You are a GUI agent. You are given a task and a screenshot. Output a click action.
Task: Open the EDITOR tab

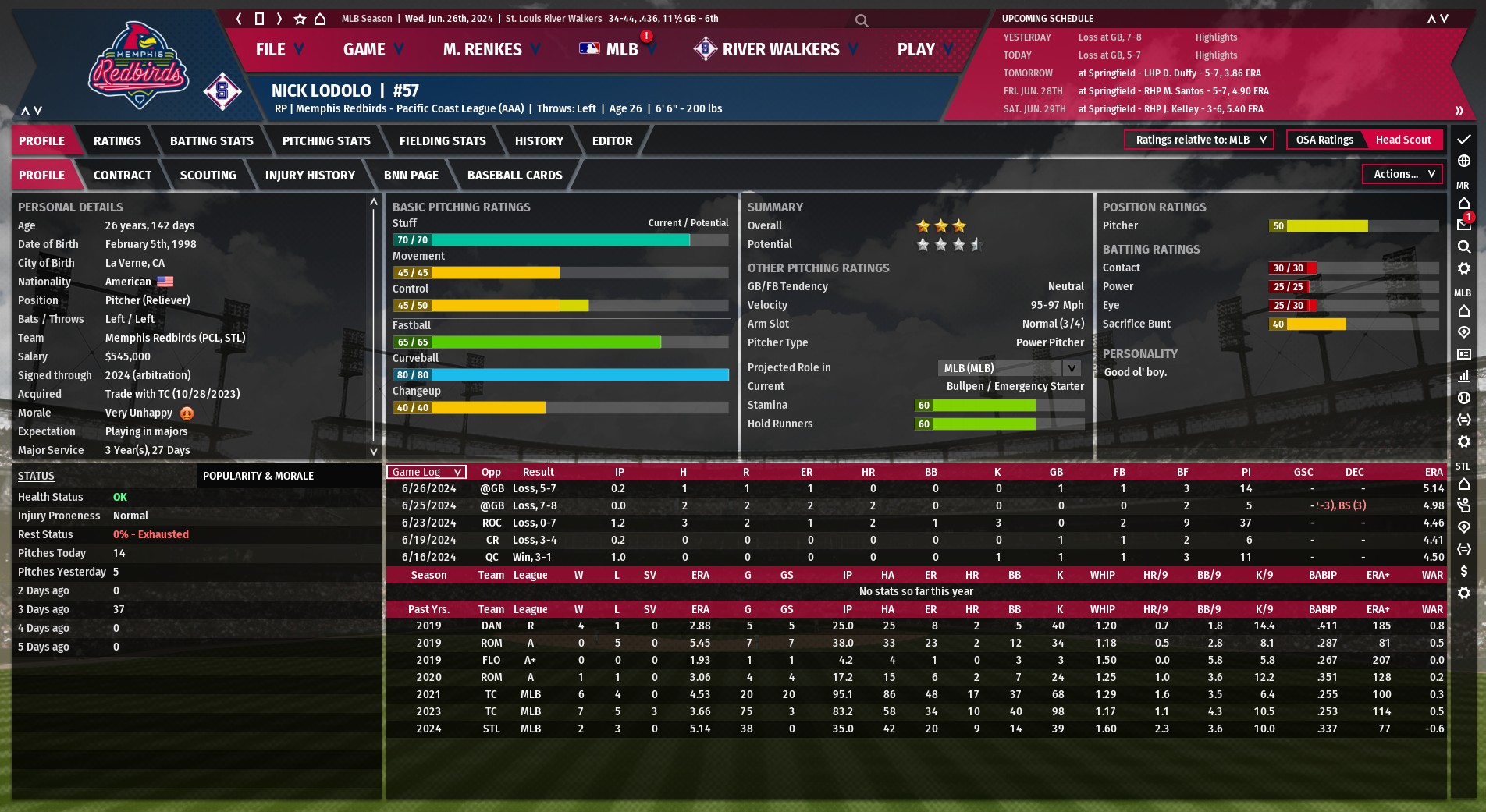[x=612, y=141]
